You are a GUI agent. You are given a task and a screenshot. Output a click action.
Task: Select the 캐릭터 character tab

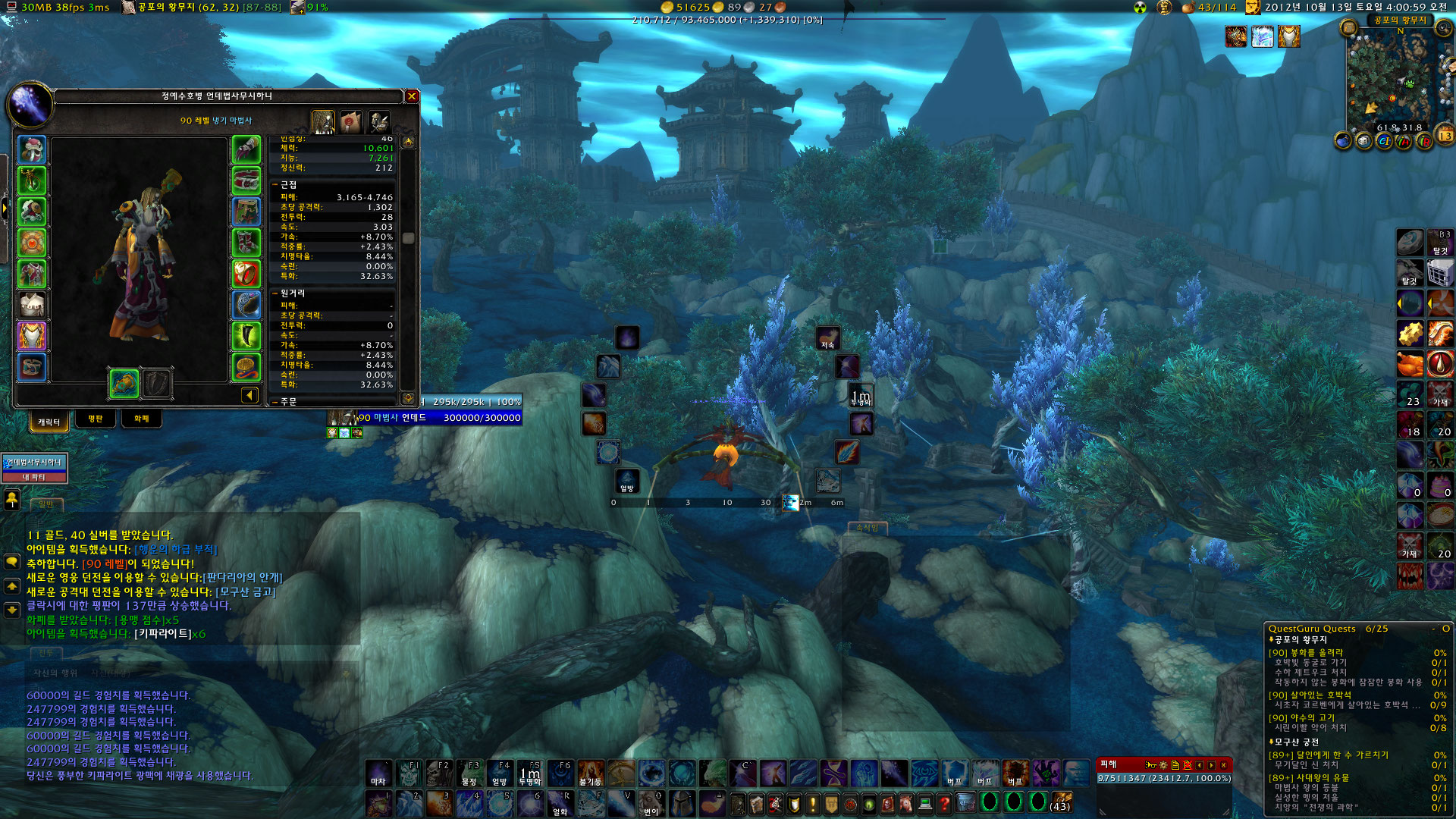(49, 422)
